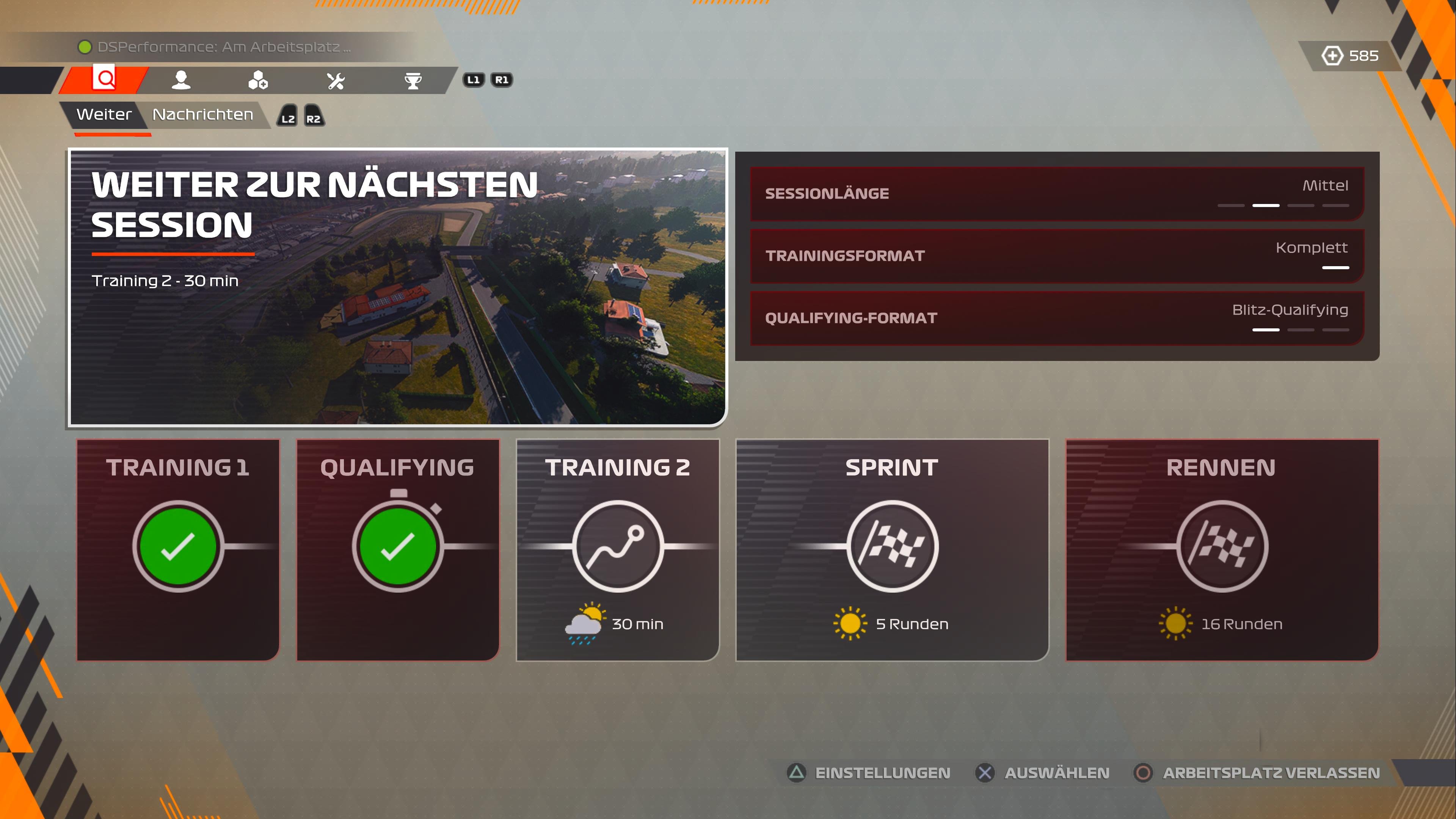Open Einstellungen from the bottom bar
1456x819 pixels.
(x=869, y=773)
